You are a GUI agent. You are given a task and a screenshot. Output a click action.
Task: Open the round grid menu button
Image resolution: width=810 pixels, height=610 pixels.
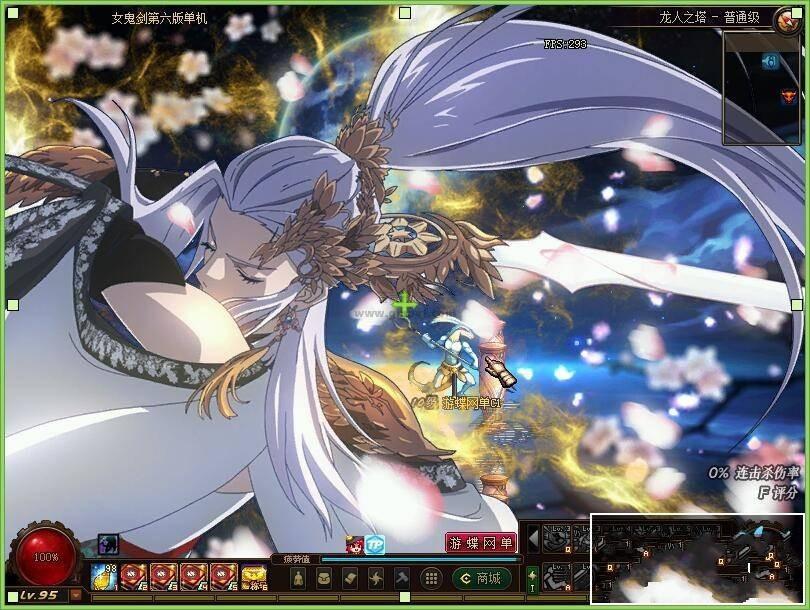(x=431, y=578)
